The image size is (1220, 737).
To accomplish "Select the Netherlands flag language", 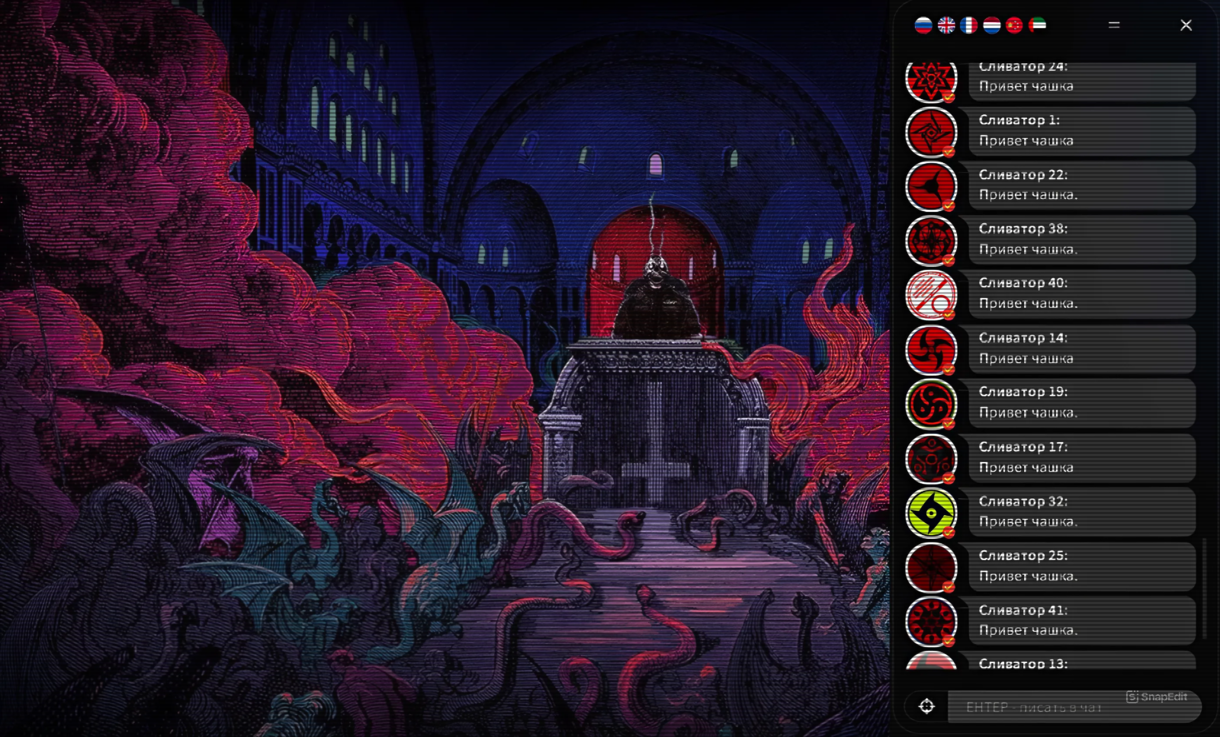I will tap(992, 25).
